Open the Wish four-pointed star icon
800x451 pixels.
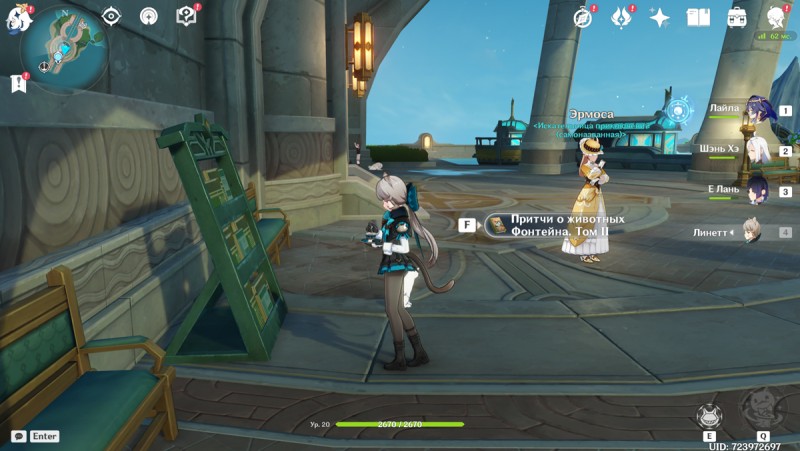pos(659,17)
